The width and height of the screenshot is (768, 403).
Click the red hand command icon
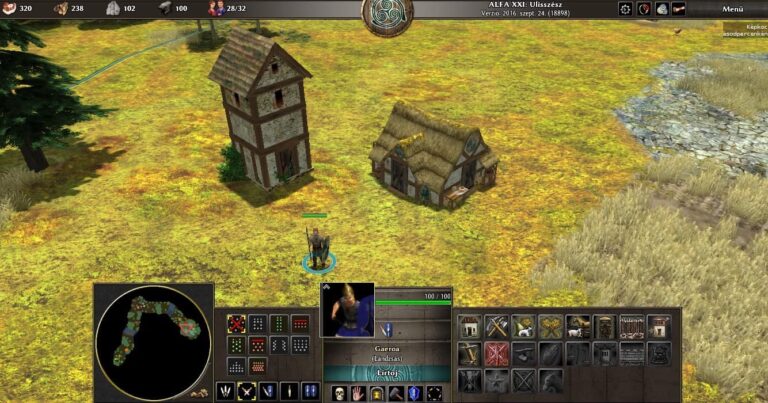point(357,392)
